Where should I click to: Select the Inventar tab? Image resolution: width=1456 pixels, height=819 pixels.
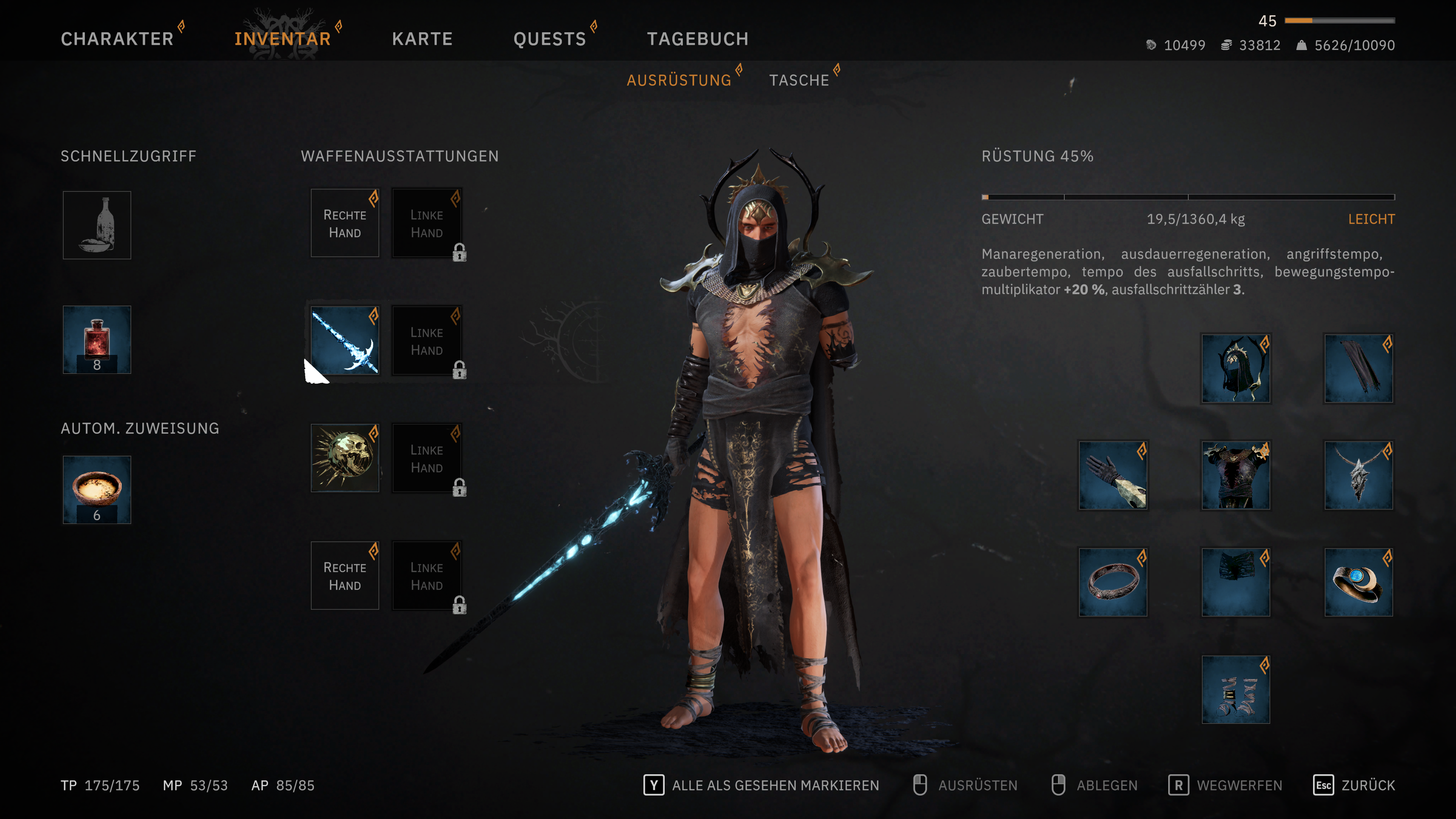282,38
